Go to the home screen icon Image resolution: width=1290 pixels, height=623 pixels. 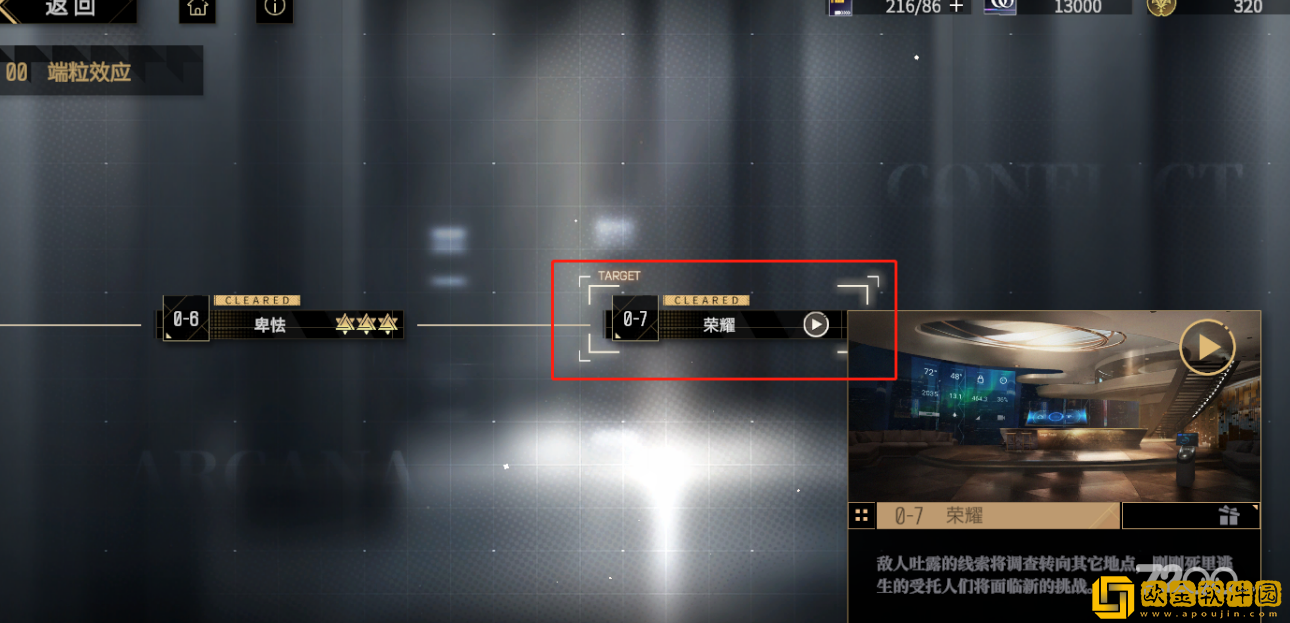click(x=197, y=8)
